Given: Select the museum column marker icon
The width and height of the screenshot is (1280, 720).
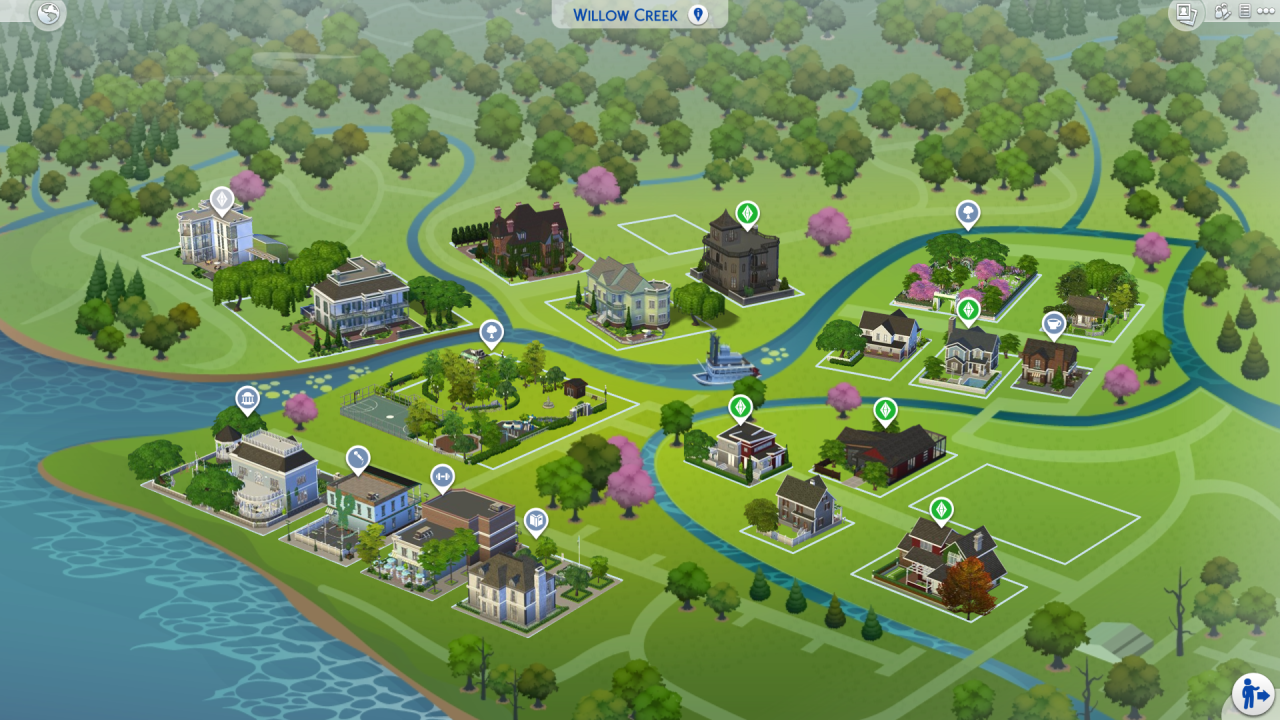Looking at the screenshot, I should (246, 396).
